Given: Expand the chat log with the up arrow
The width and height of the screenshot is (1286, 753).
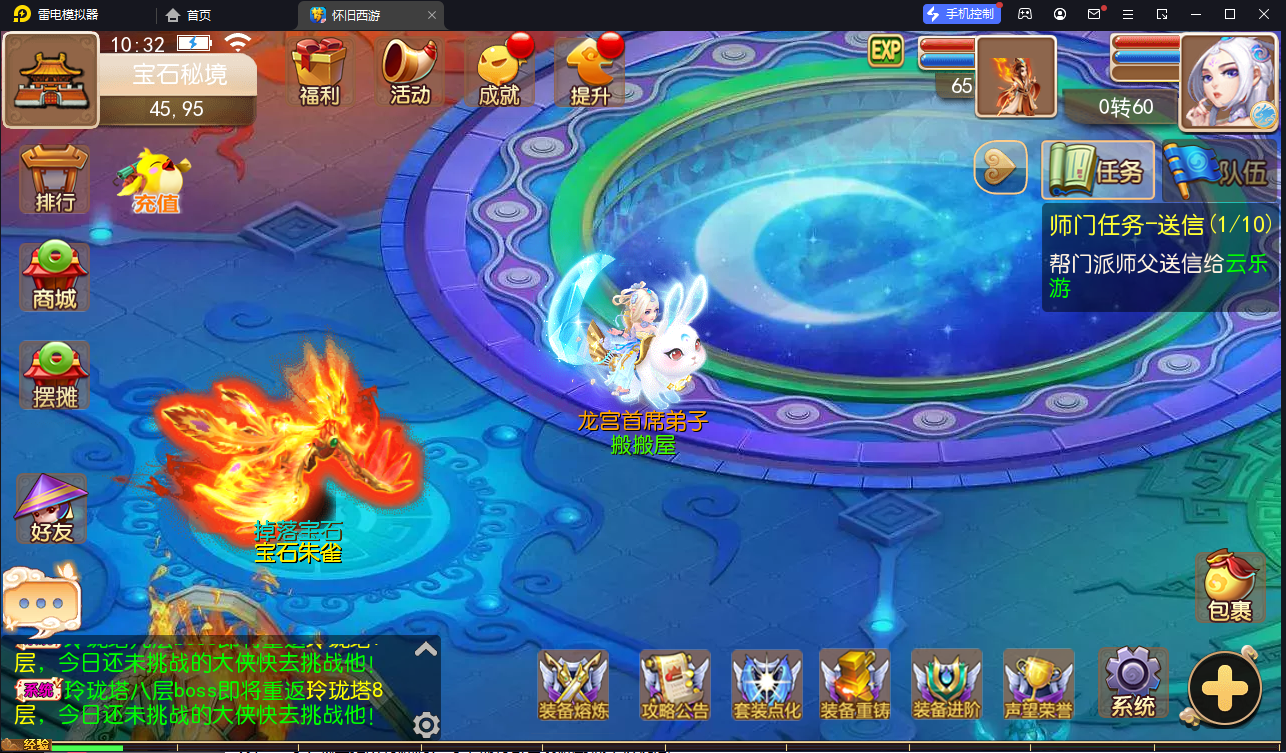Looking at the screenshot, I should point(425,649).
